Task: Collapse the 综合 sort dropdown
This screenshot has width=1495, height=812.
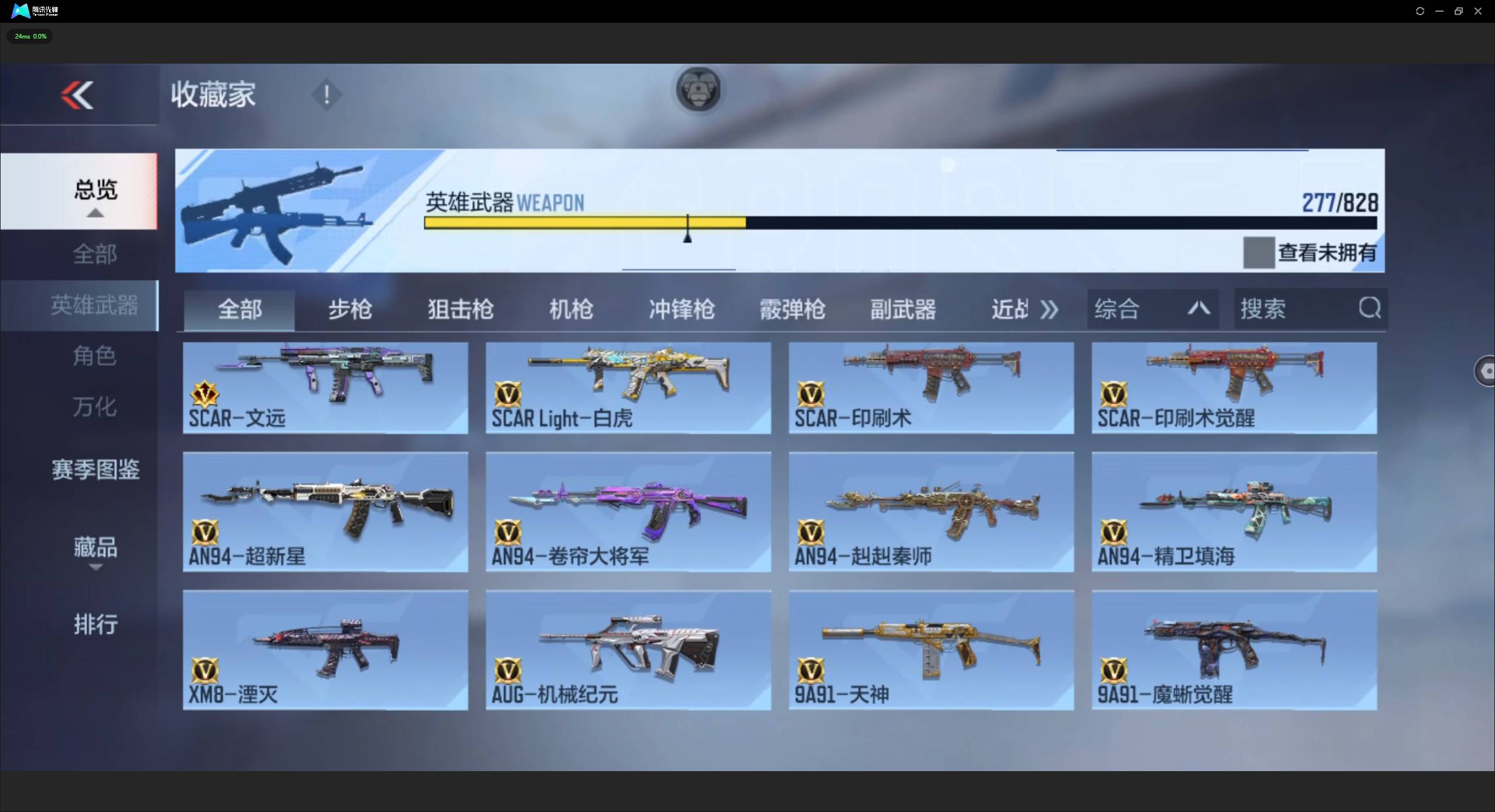Action: (x=1198, y=308)
